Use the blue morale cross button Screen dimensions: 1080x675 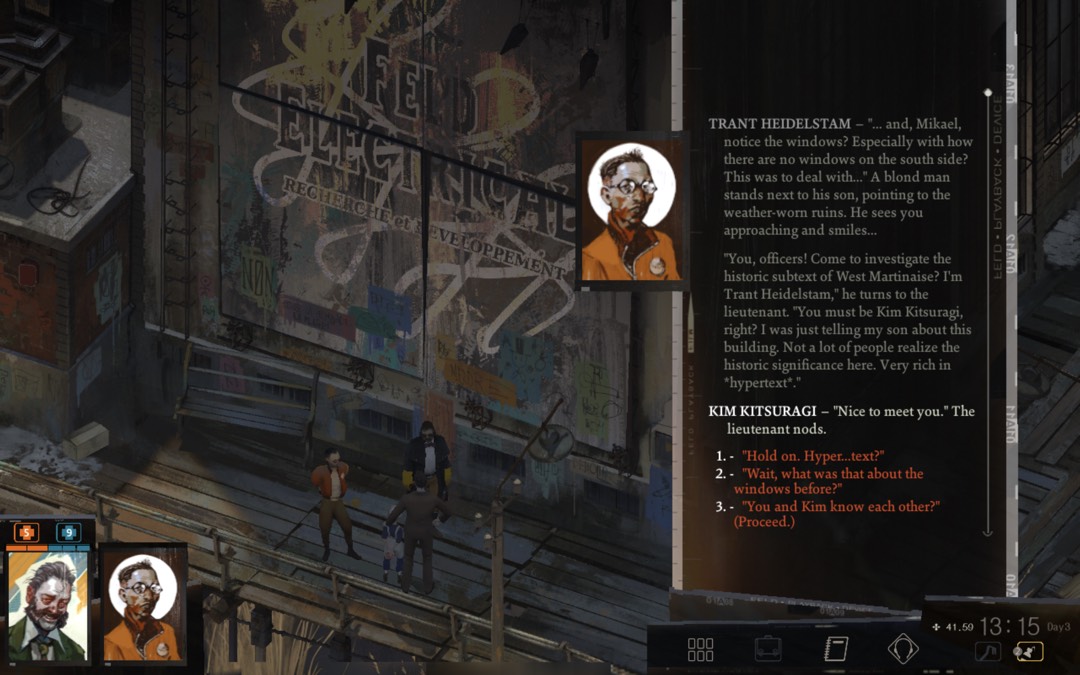(68, 533)
